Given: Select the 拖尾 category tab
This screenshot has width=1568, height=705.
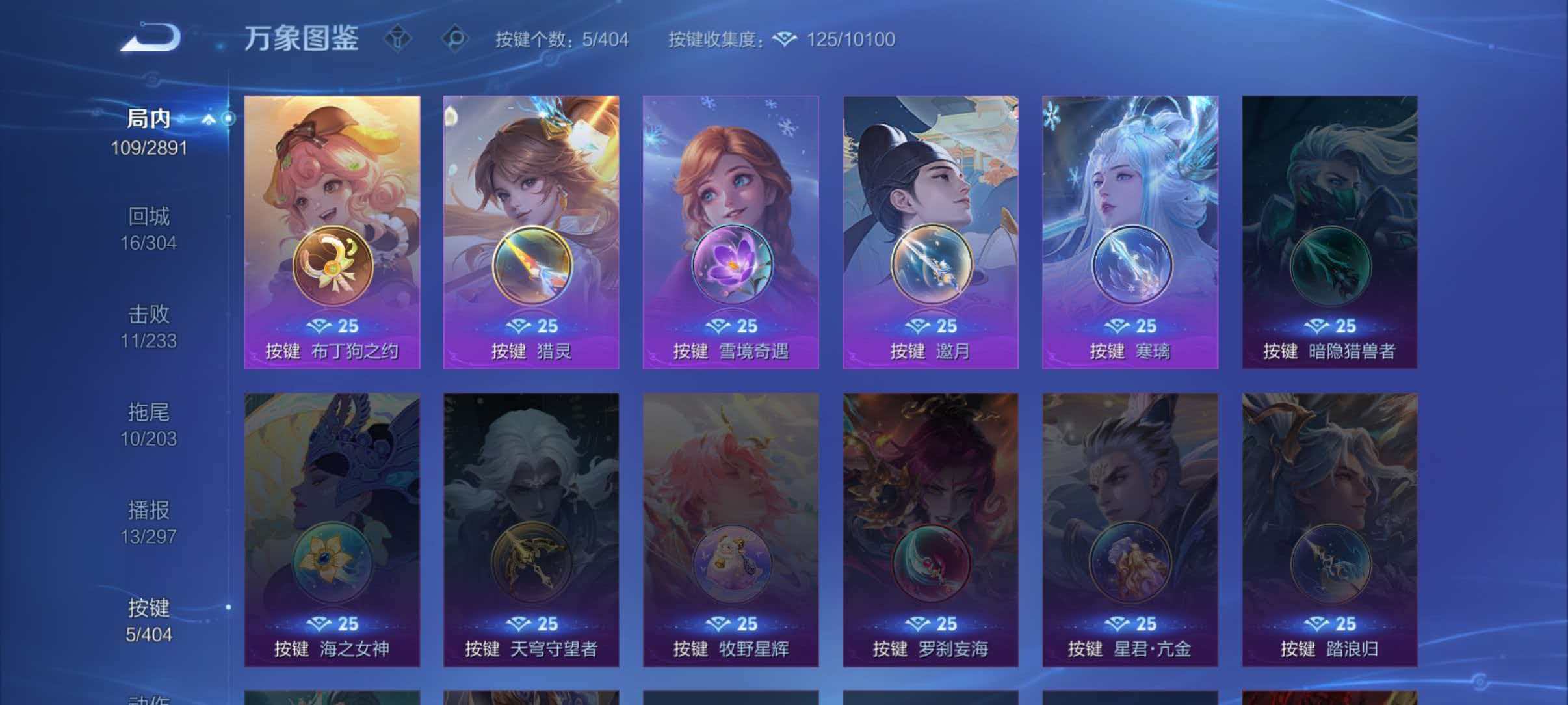Looking at the screenshot, I should (148, 413).
